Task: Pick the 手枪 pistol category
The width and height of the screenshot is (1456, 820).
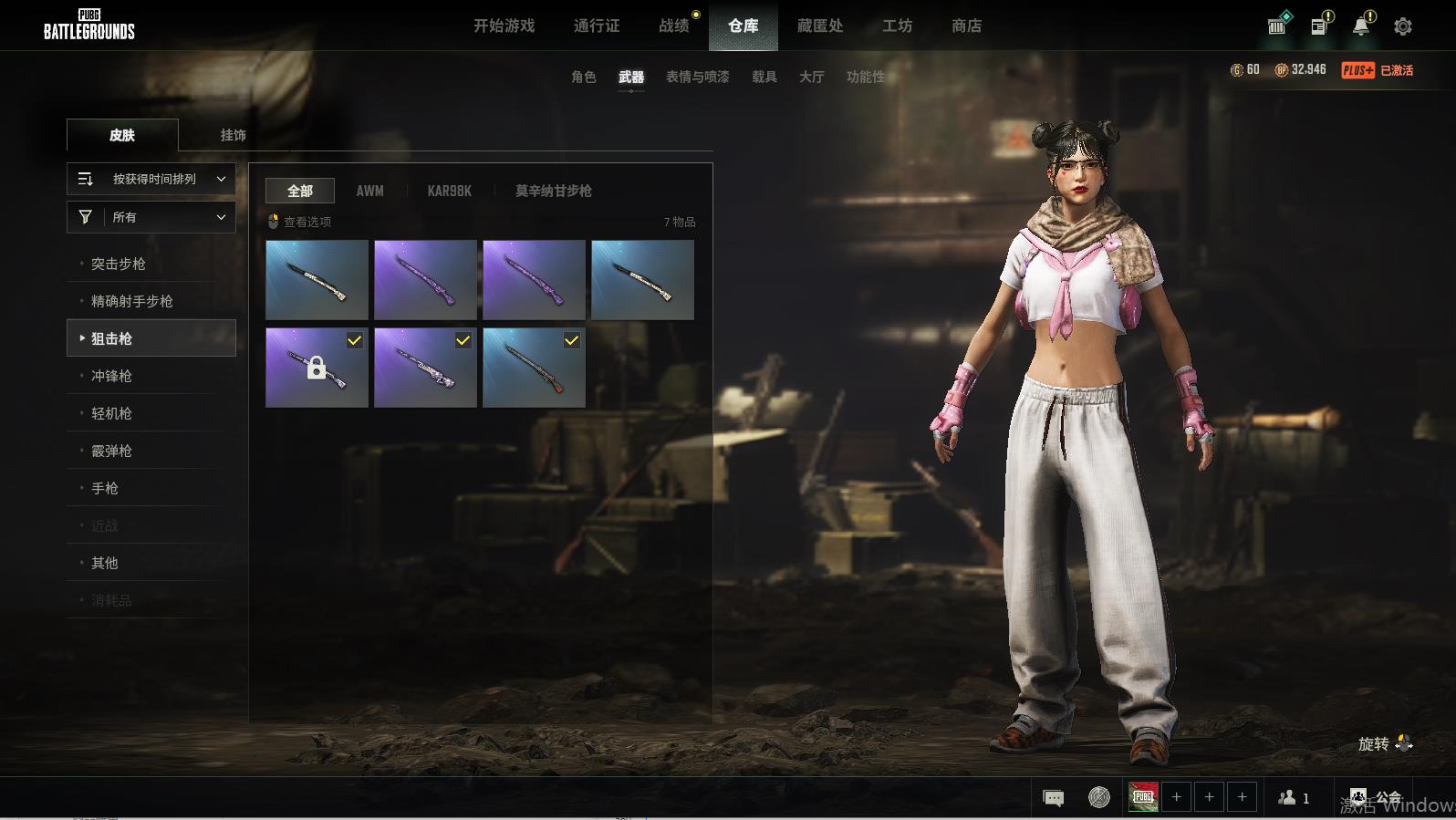Action: point(105,488)
